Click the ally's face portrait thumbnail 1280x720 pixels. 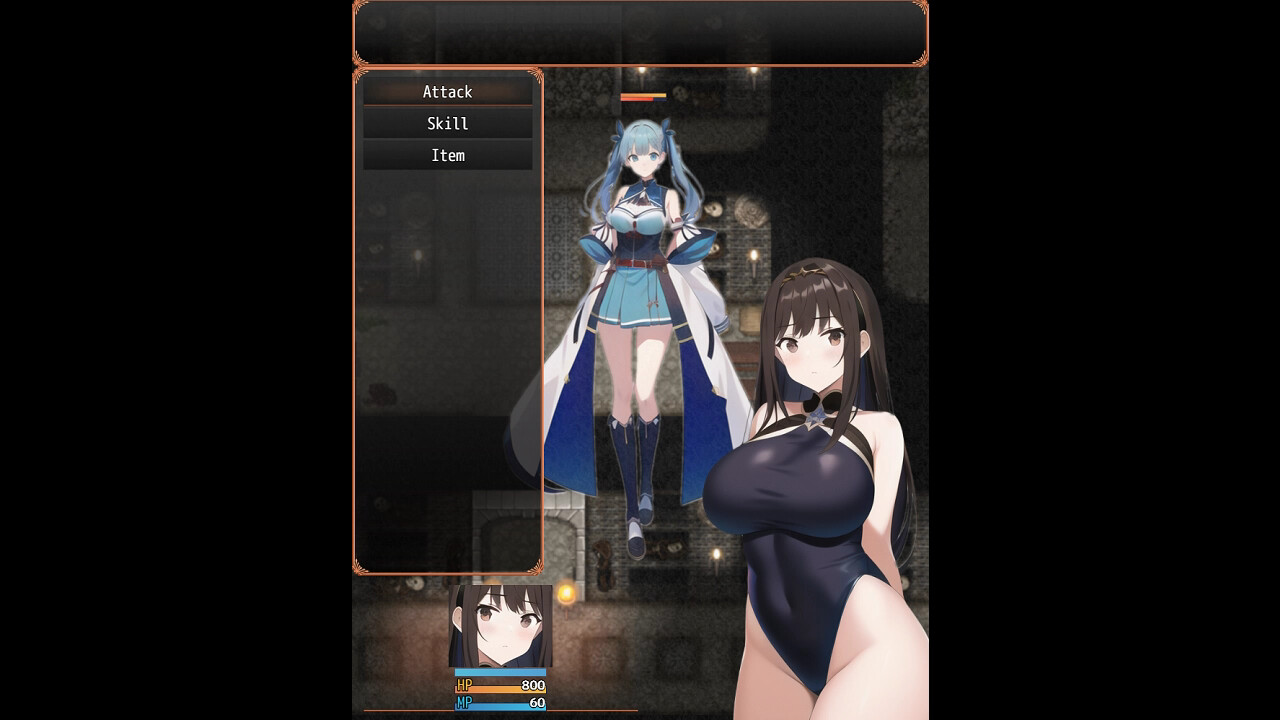498,625
